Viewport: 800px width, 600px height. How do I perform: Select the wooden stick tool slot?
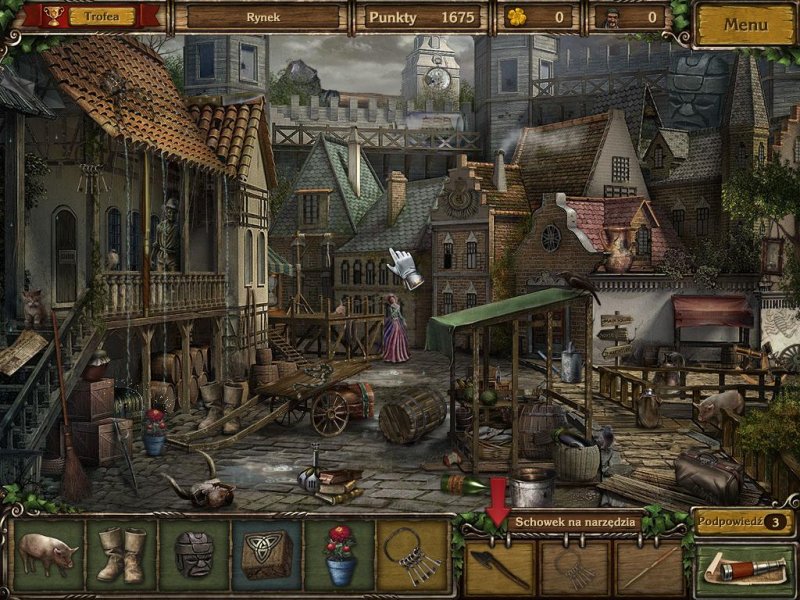click(650, 568)
